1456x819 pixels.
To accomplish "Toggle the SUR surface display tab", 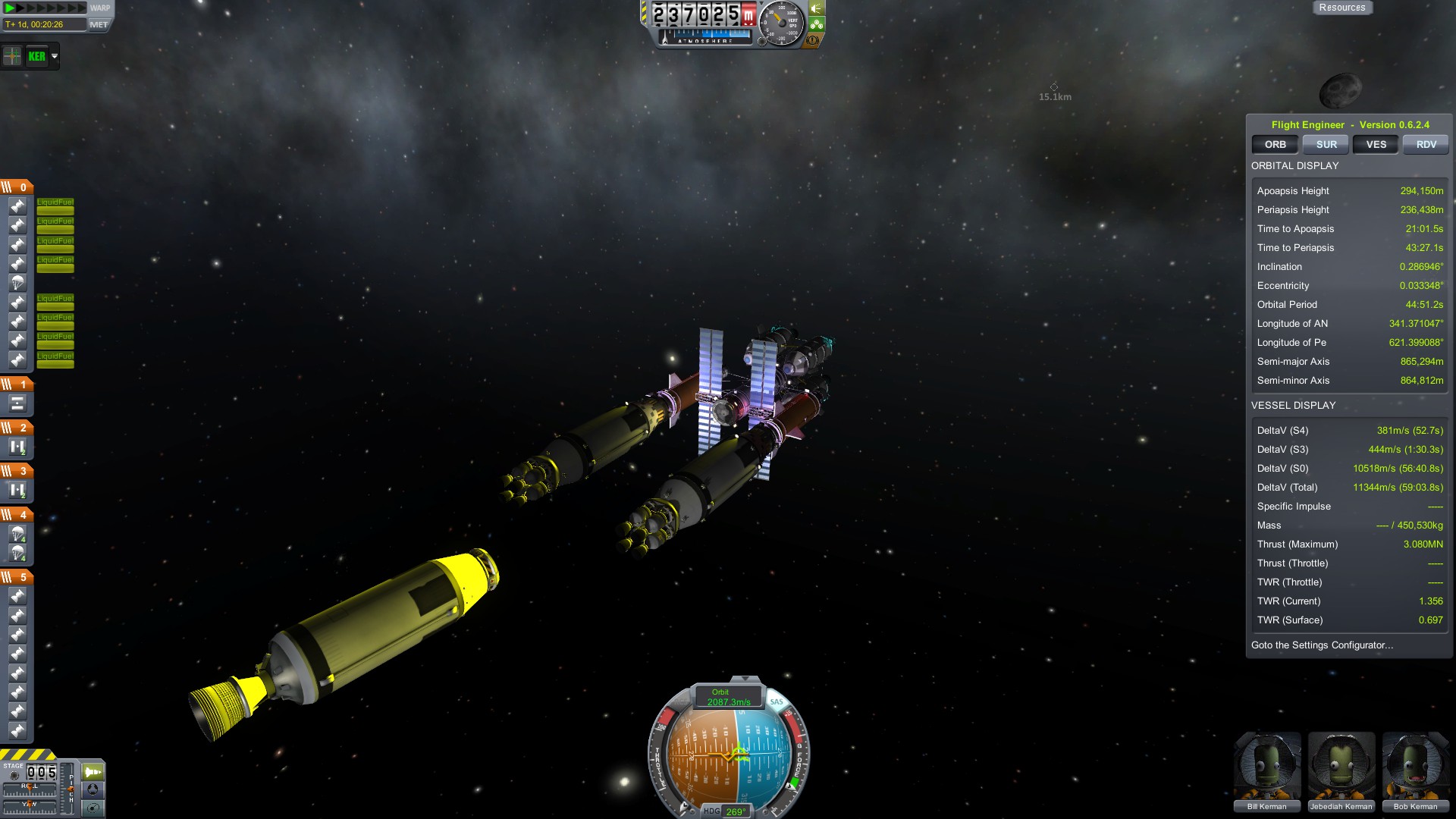I will tap(1326, 144).
